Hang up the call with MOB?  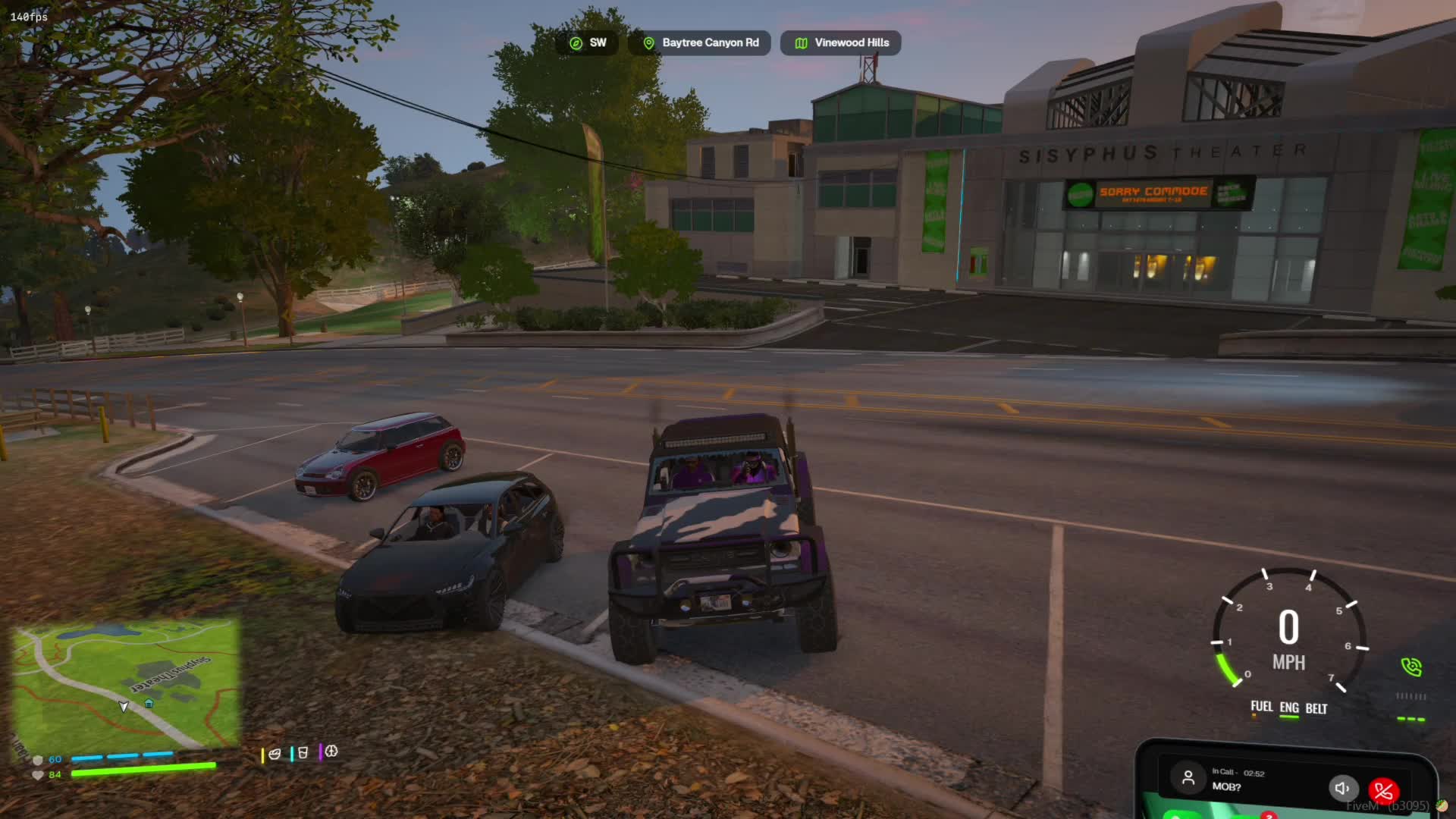point(1383,791)
